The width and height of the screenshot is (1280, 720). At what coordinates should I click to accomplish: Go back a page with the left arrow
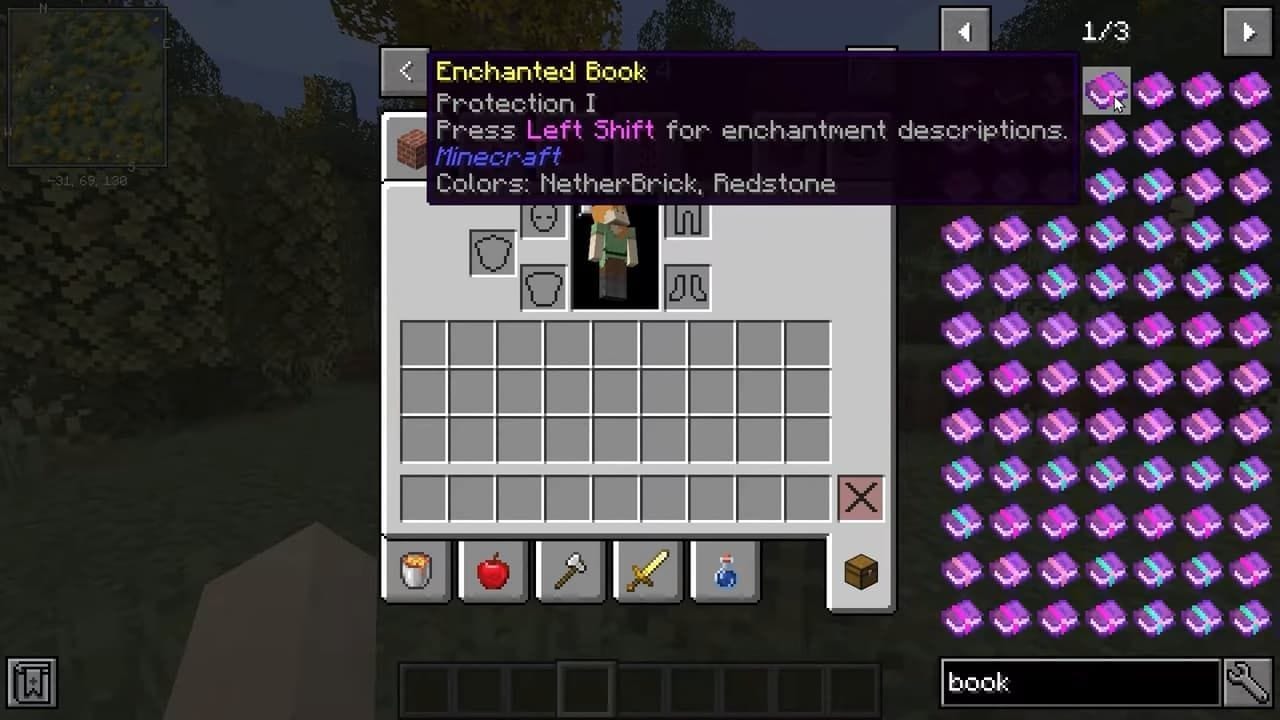coord(964,31)
